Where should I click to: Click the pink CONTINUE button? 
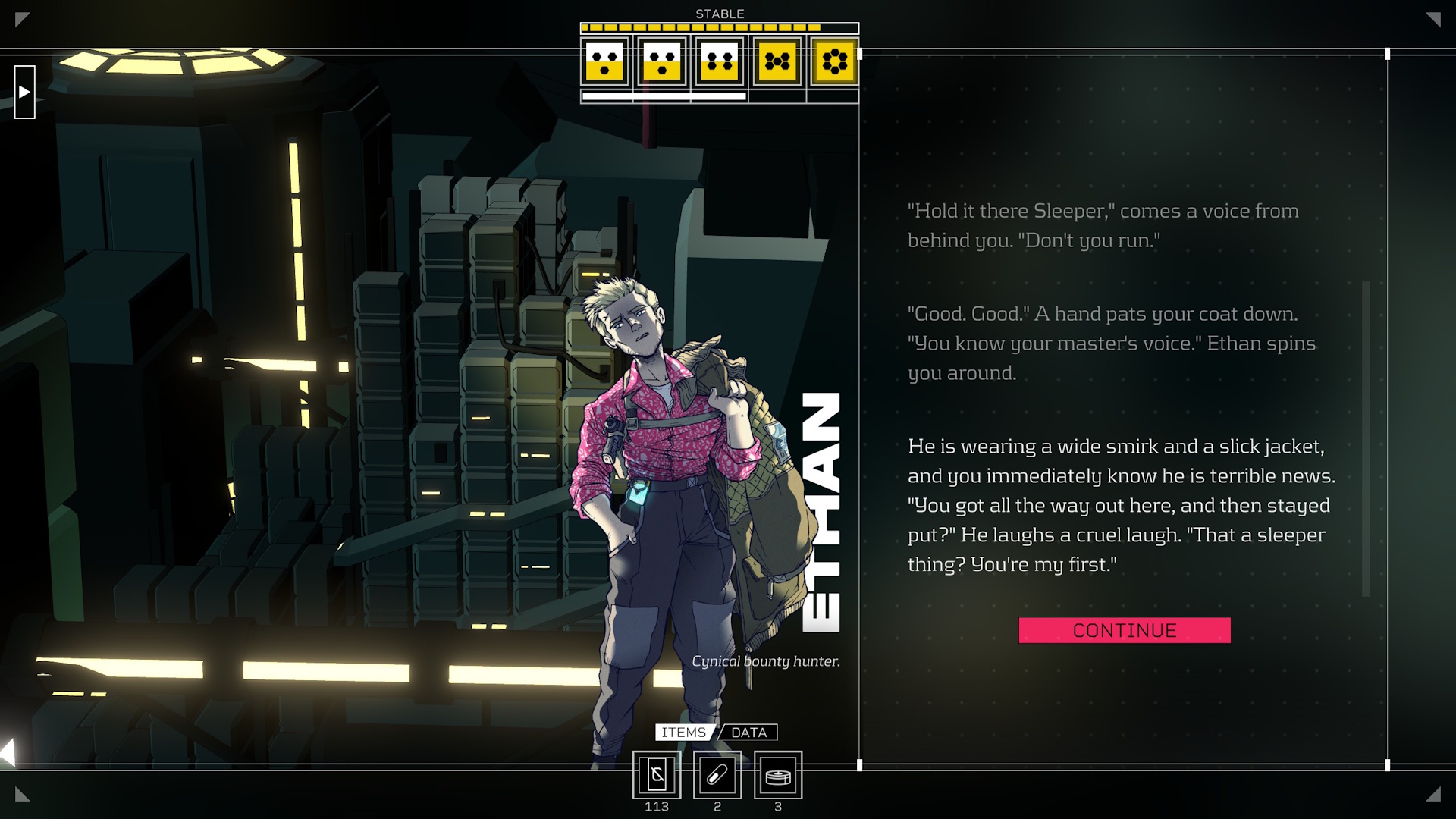click(x=1124, y=630)
